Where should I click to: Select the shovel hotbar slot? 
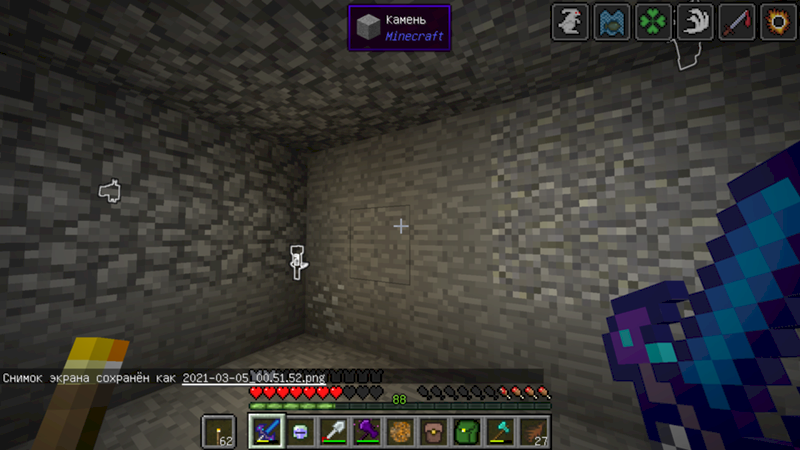[333, 432]
